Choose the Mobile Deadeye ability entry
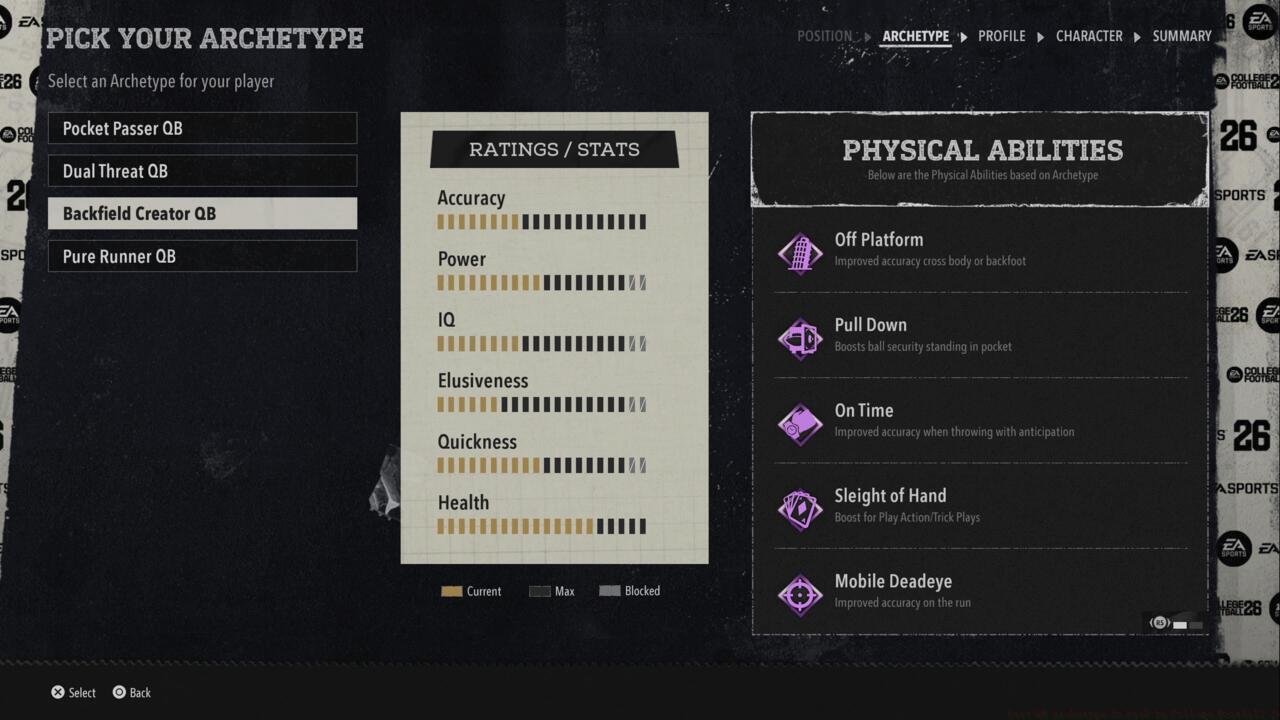Screen dimensions: 1280x720 point(980,591)
